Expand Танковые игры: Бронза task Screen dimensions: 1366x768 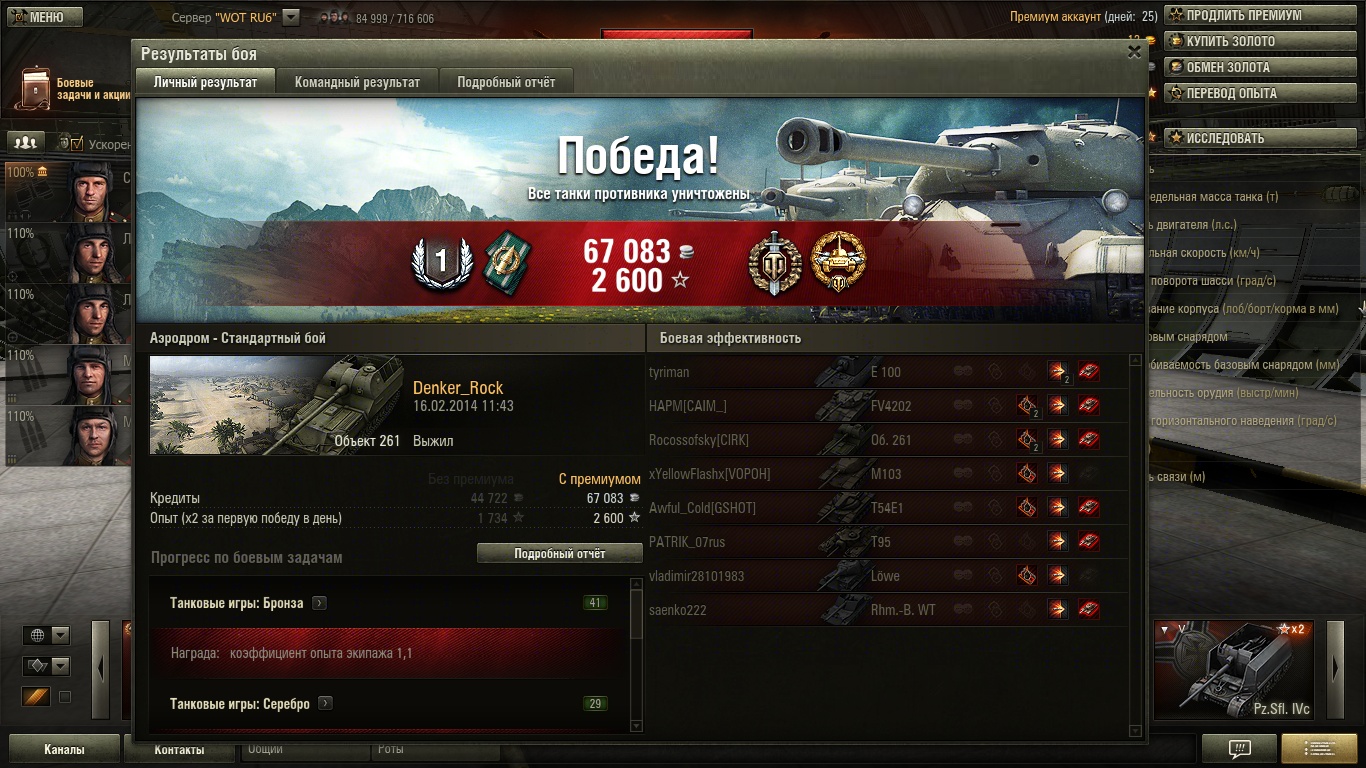click(x=319, y=603)
